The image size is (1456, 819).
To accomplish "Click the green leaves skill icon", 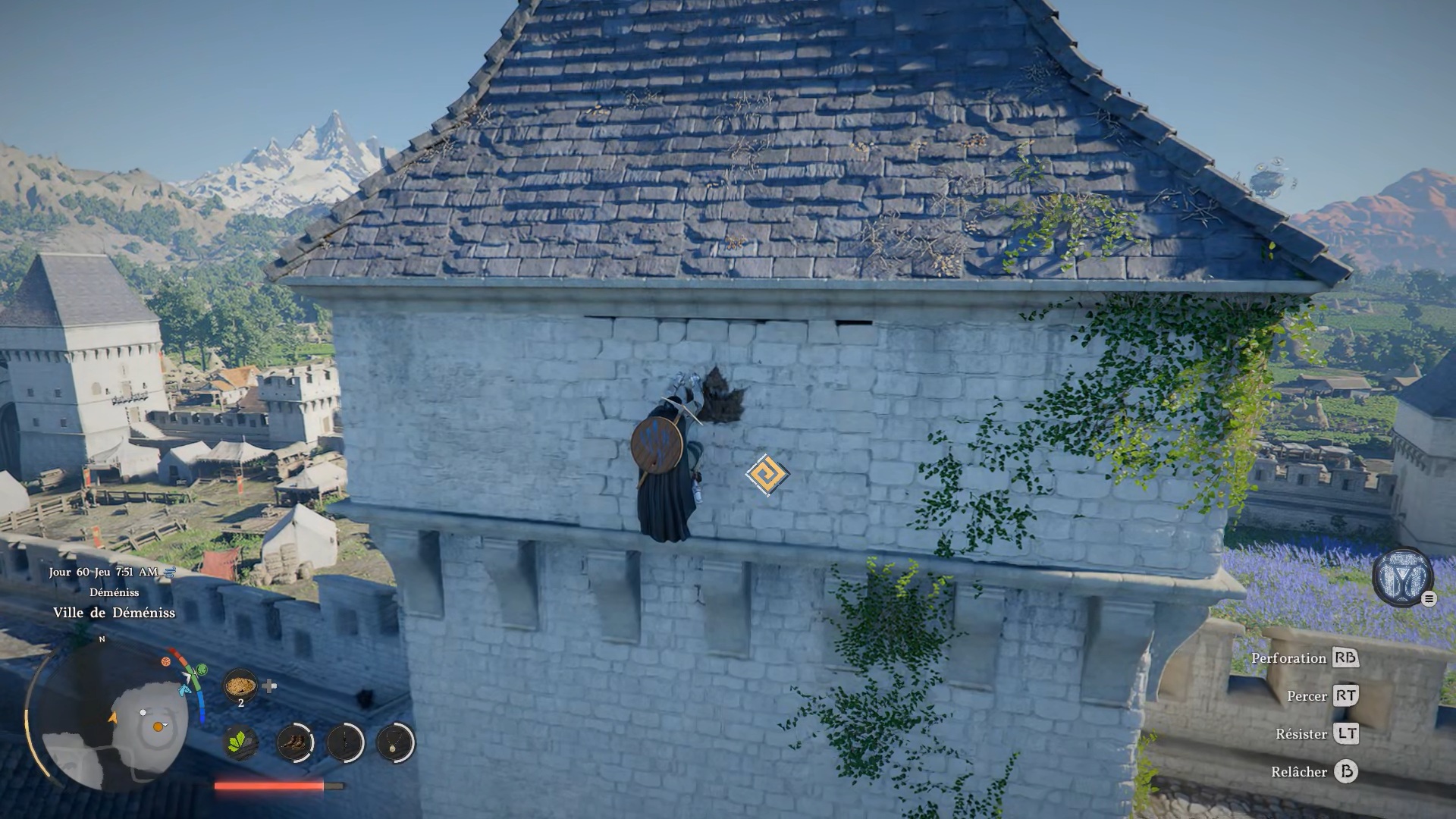I will tap(242, 742).
